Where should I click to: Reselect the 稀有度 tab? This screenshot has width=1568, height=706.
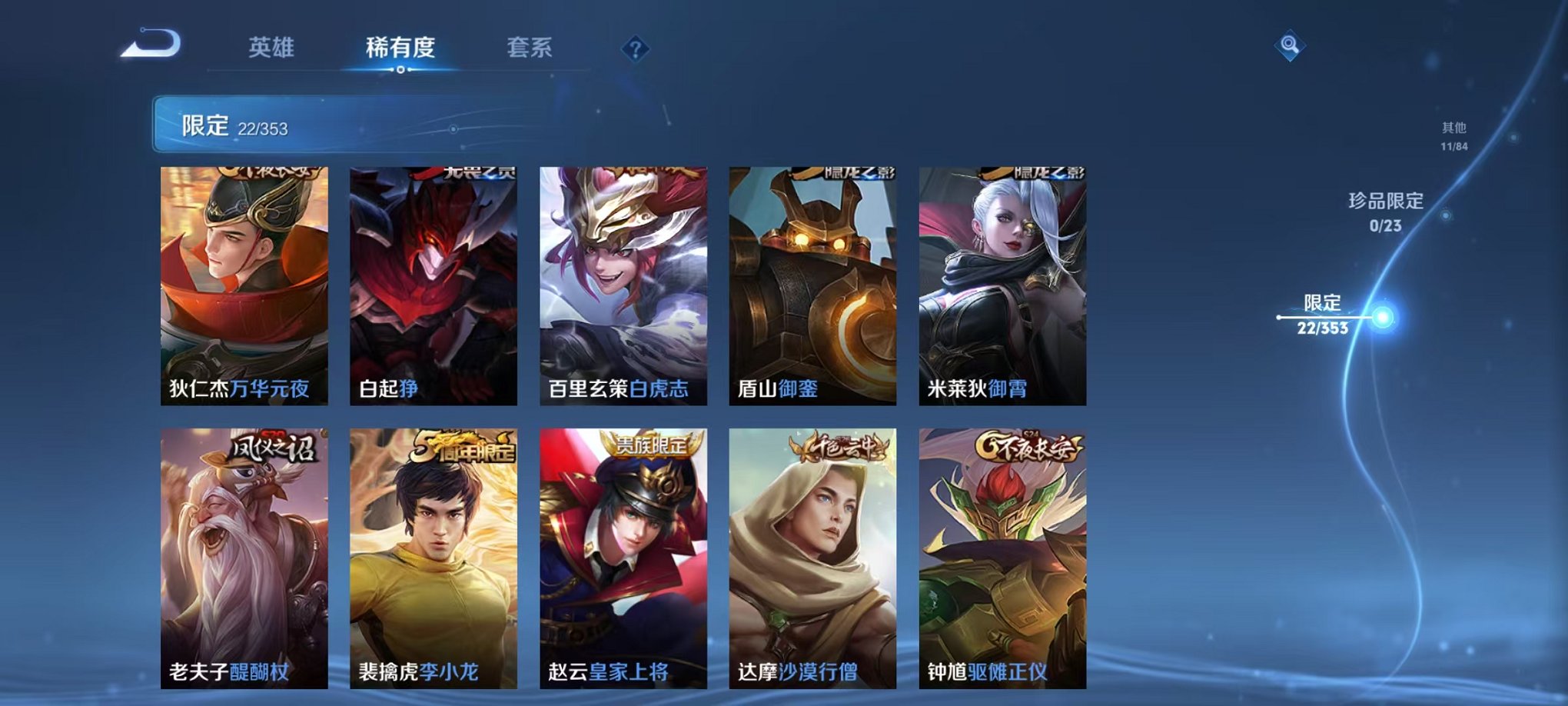400,48
